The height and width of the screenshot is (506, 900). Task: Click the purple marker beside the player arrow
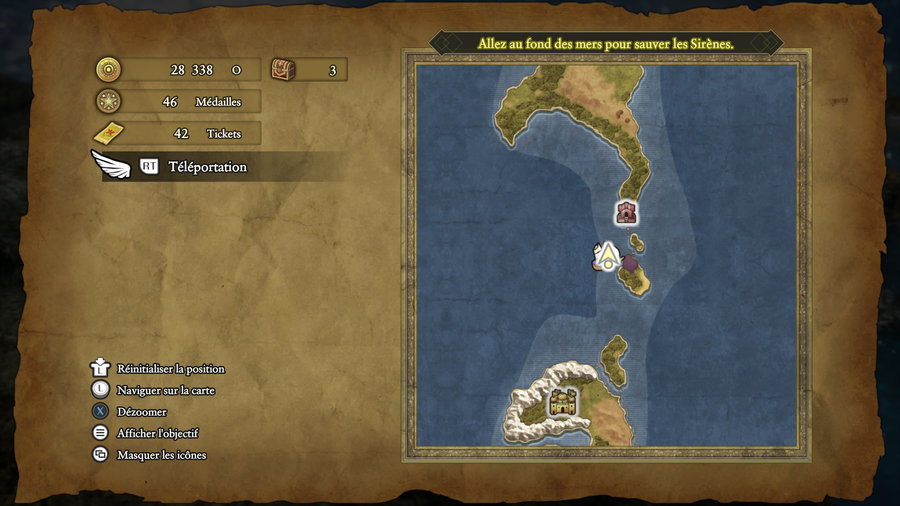coord(630,263)
